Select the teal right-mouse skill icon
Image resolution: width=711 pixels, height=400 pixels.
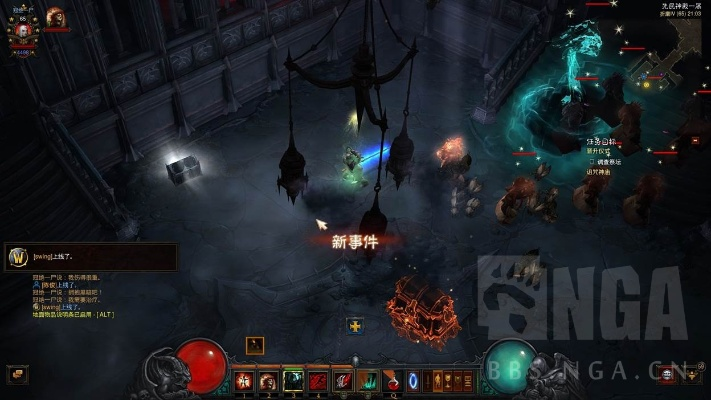367,380
